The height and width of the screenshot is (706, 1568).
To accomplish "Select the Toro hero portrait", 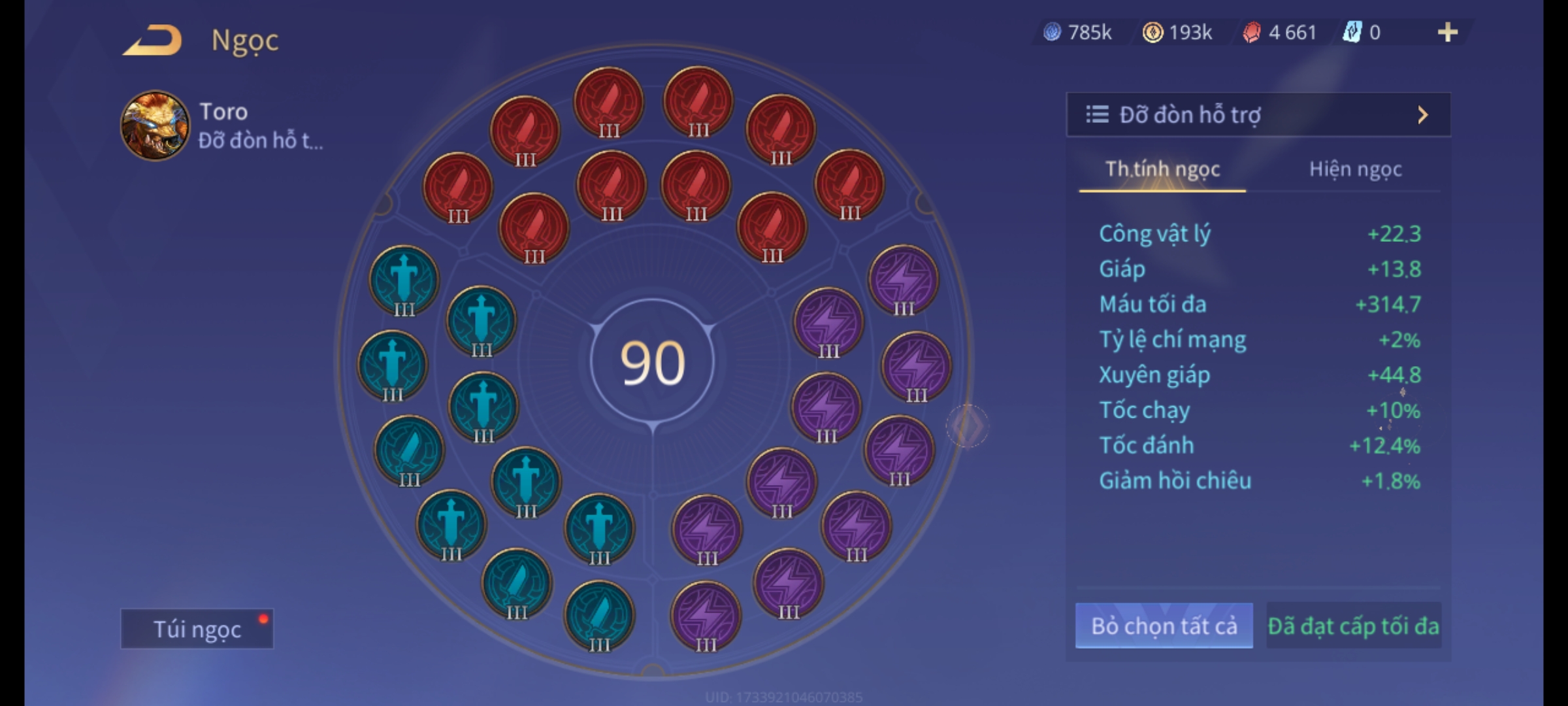I will point(155,126).
